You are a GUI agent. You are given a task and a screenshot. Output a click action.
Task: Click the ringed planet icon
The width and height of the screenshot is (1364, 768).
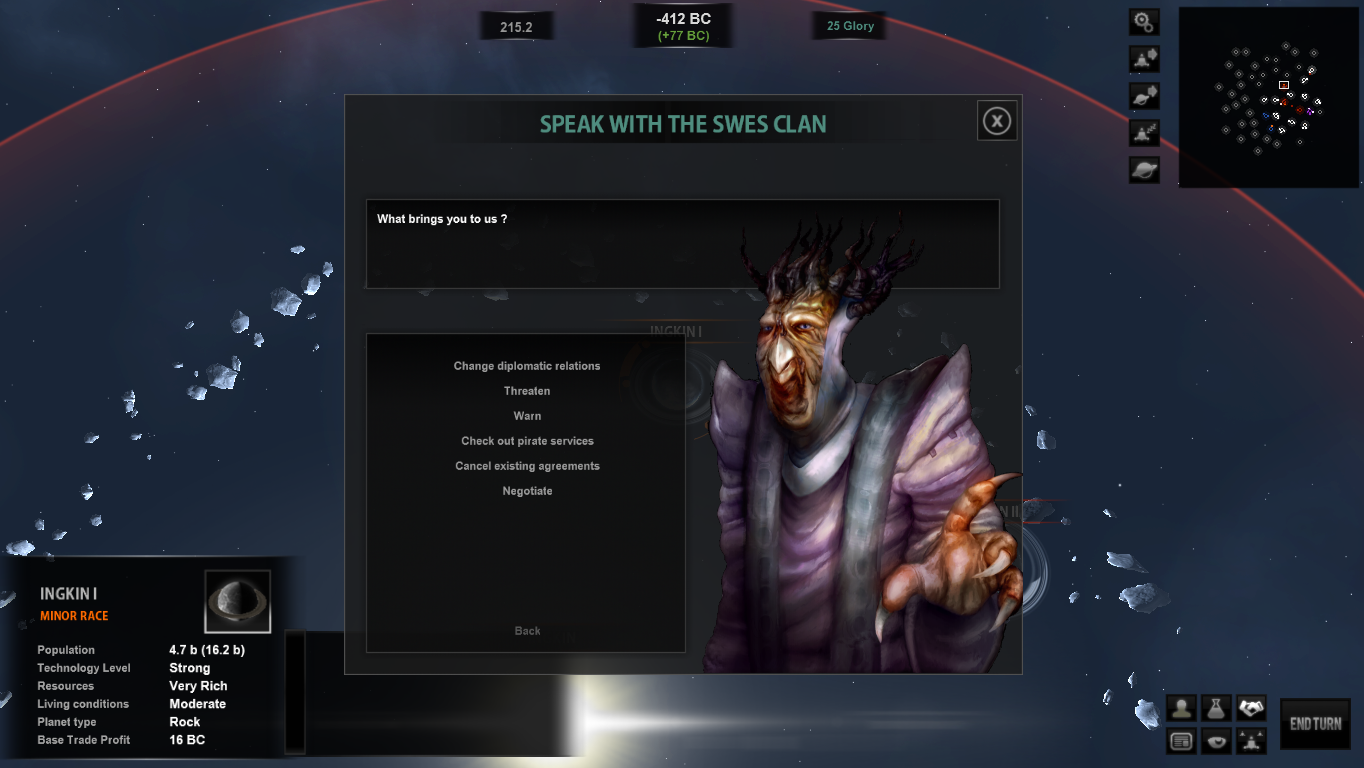pos(1144,170)
